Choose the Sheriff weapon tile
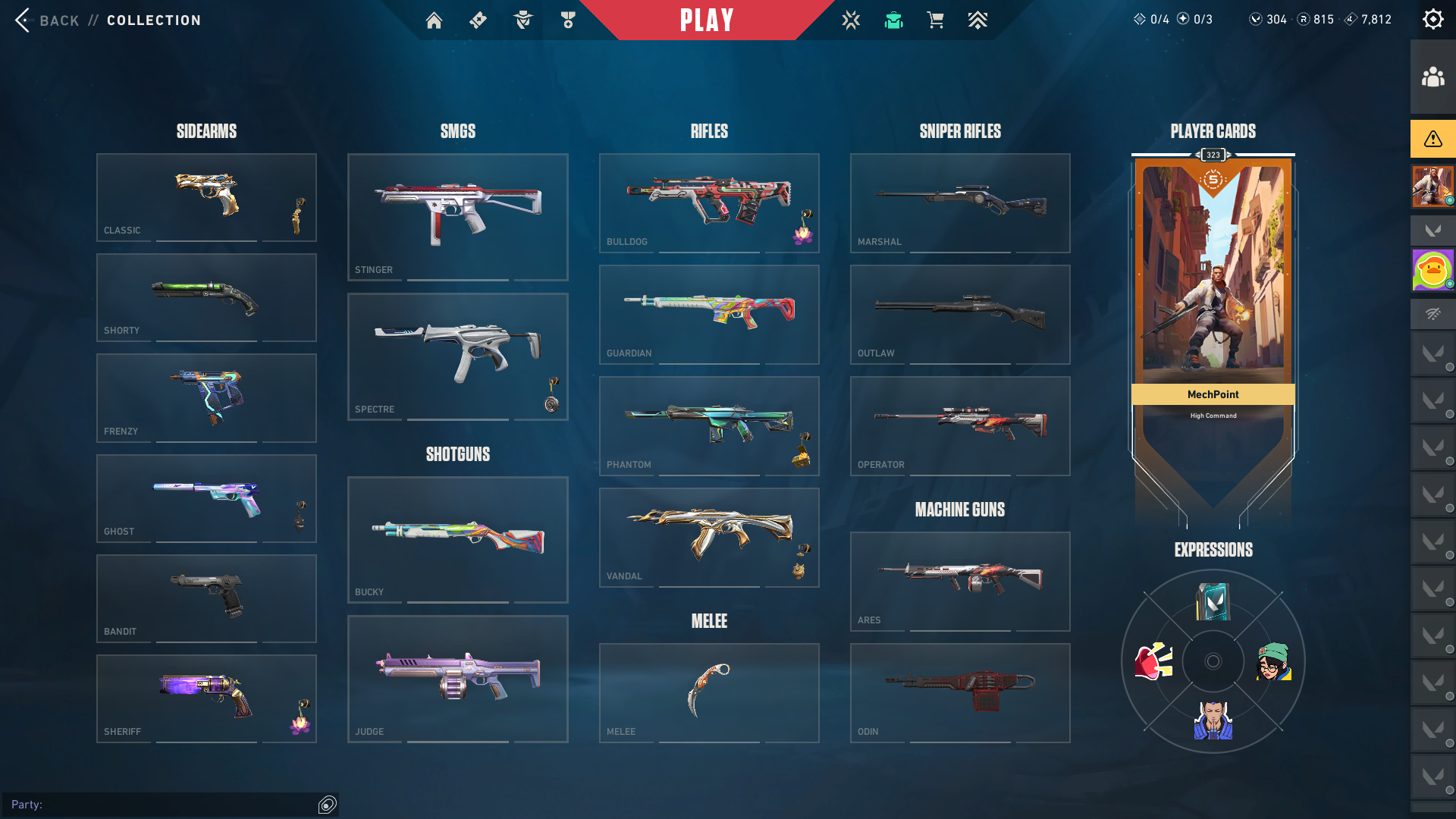The width and height of the screenshot is (1456, 819). tap(206, 698)
